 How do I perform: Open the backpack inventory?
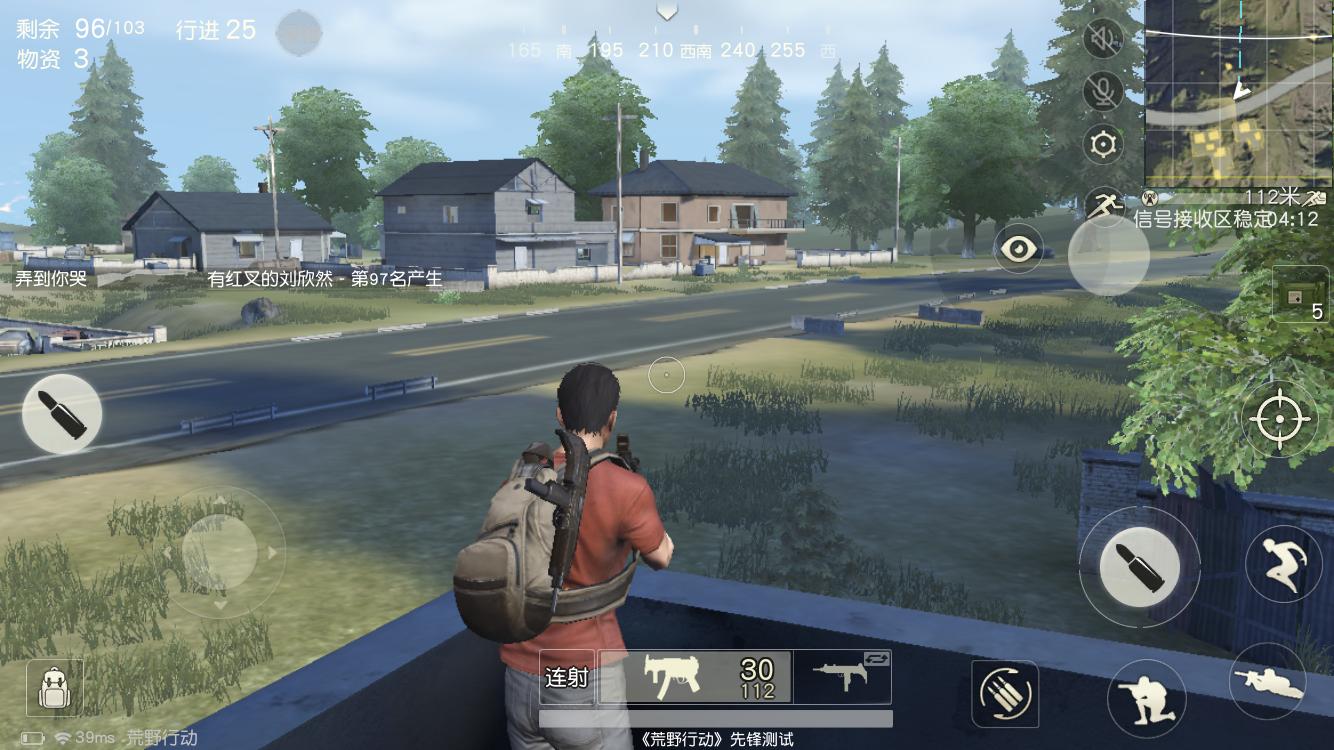pos(54,687)
